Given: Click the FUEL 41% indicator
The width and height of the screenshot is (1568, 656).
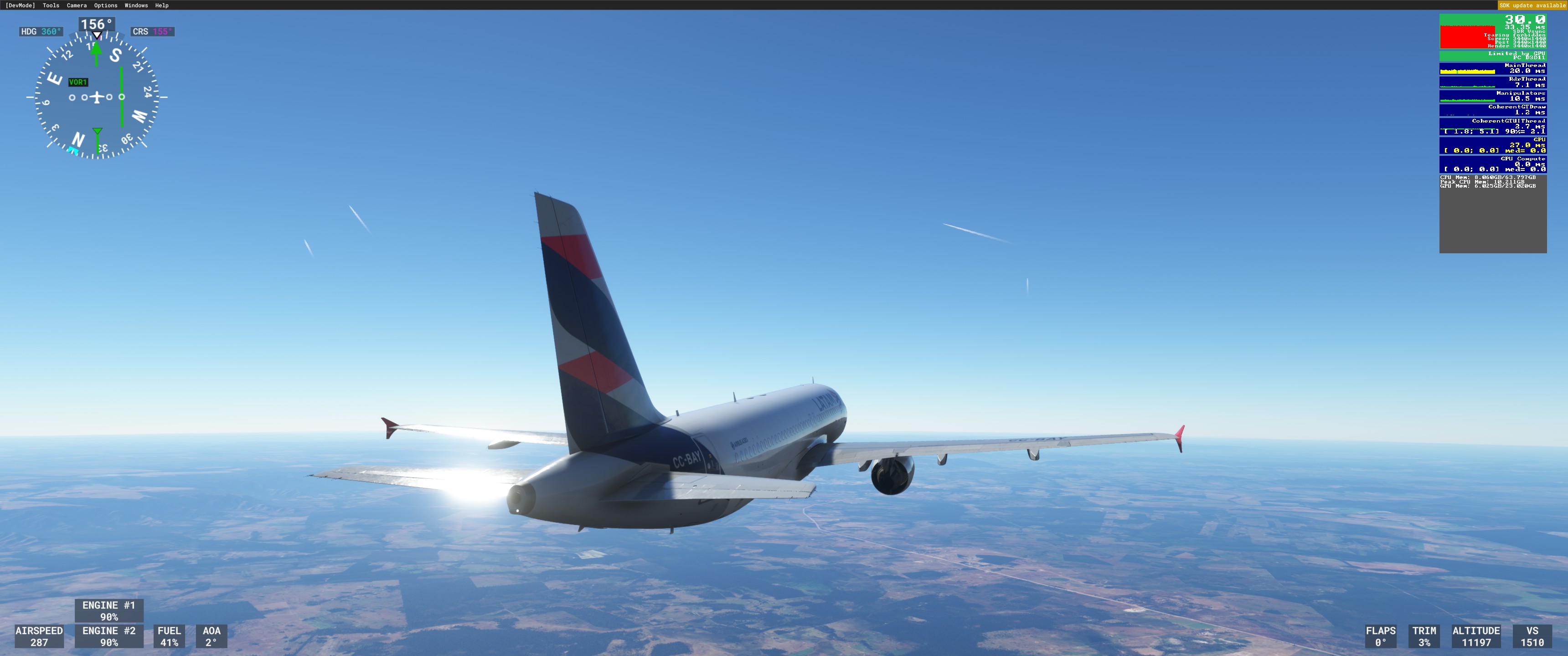Looking at the screenshot, I should tap(169, 636).
